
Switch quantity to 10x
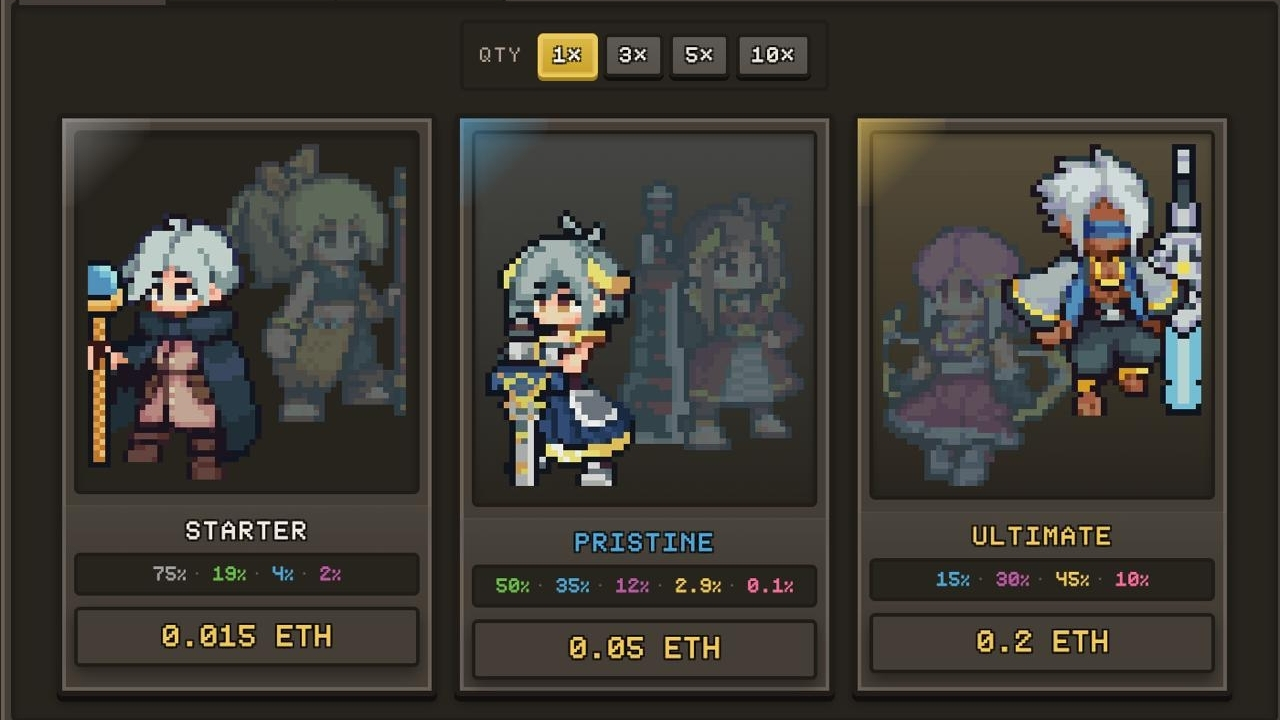tap(772, 56)
